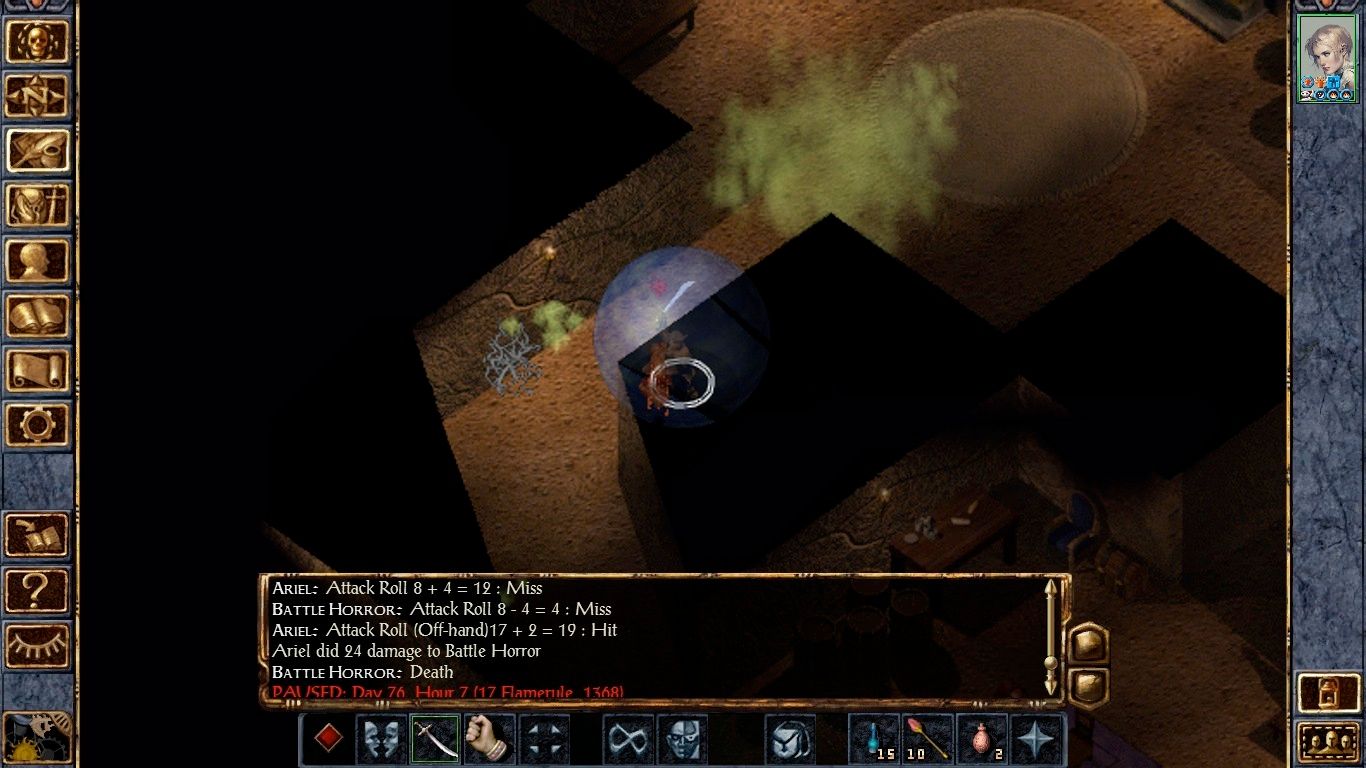
Task: Toggle stealth mode with the masks icon
Action: [x=382, y=741]
